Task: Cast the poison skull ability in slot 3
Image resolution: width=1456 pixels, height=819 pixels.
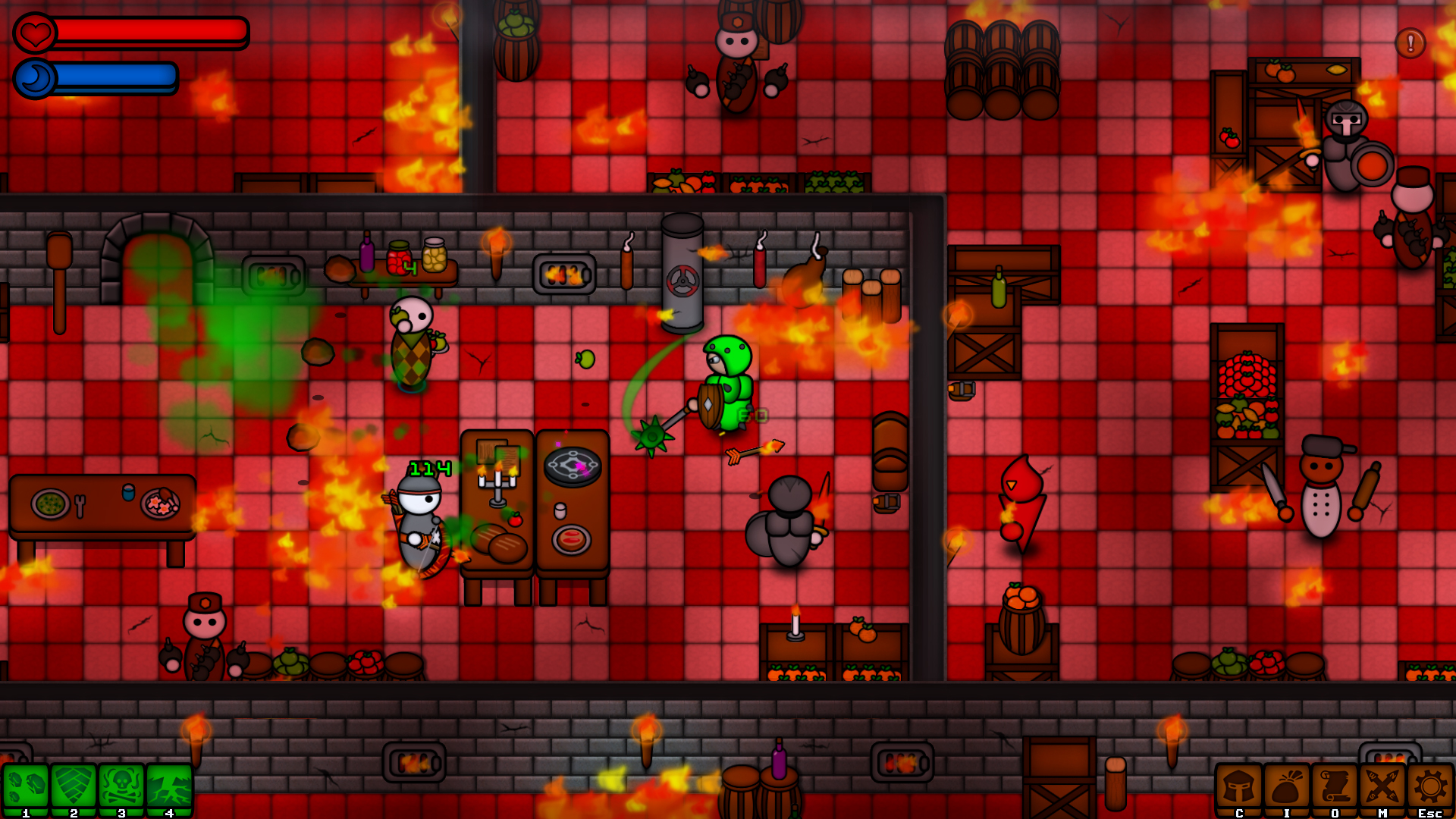Action: coord(121,789)
